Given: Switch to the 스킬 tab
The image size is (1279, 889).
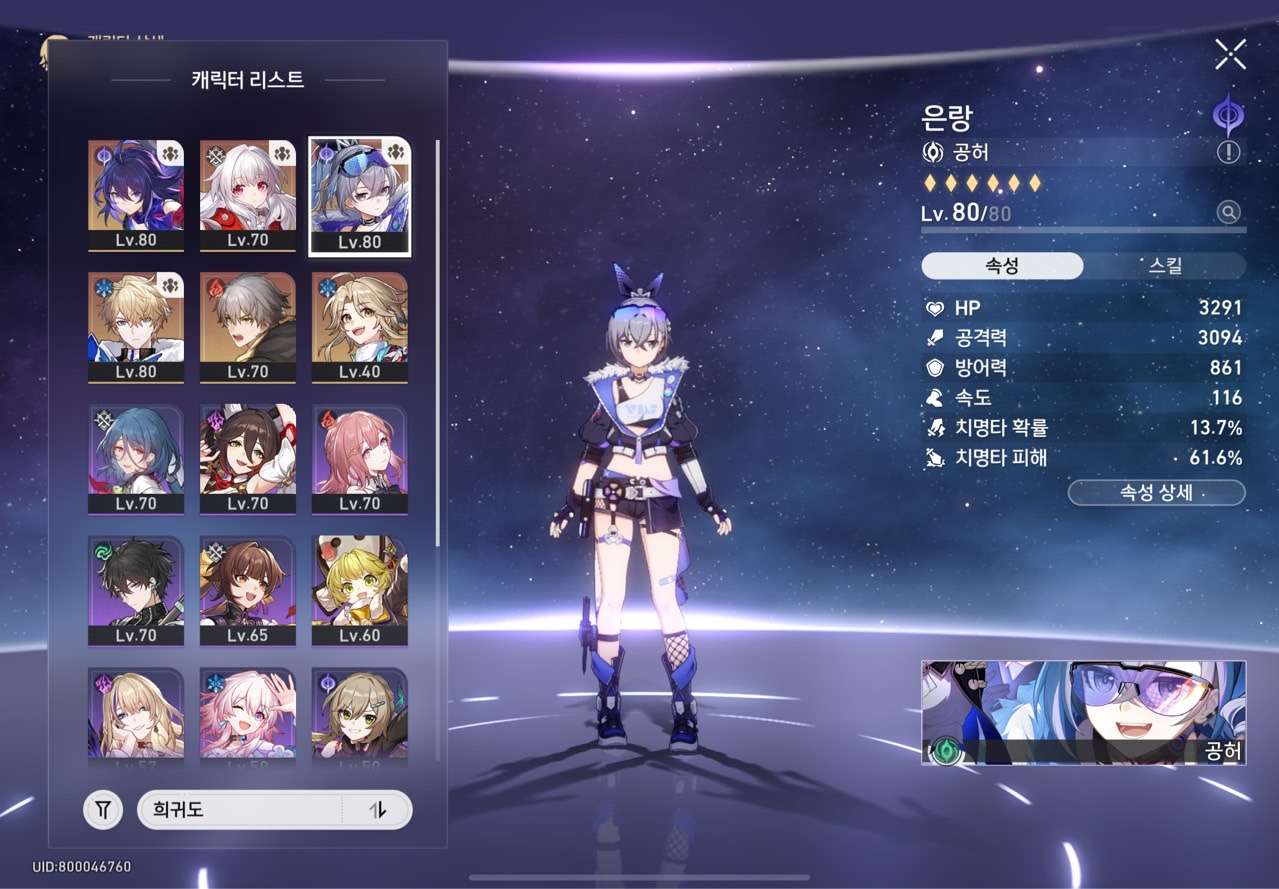Looking at the screenshot, I should tap(1164, 266).
